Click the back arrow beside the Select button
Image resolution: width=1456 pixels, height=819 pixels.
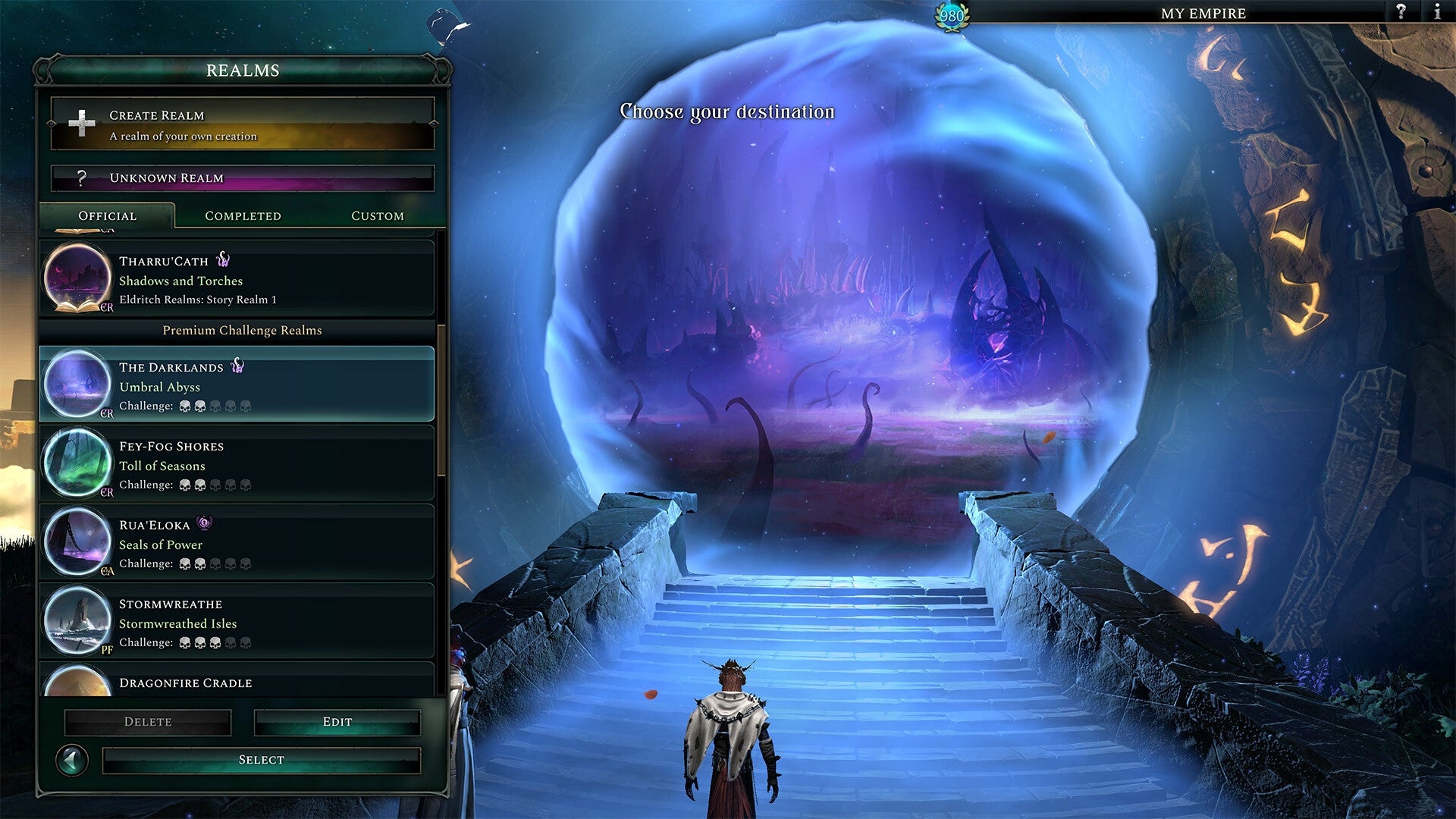tap(74, 759)
